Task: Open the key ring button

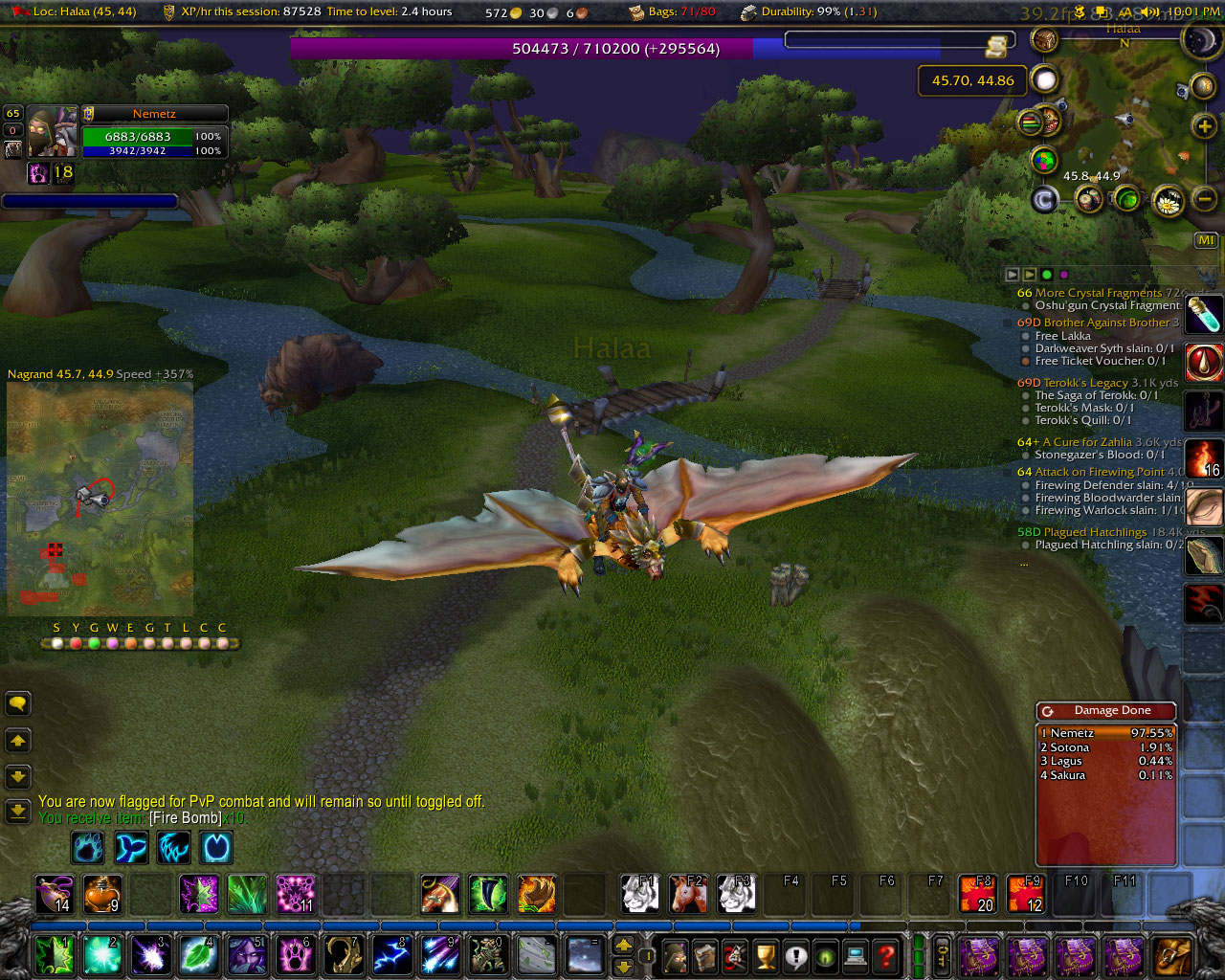Action: click(942, 955)
